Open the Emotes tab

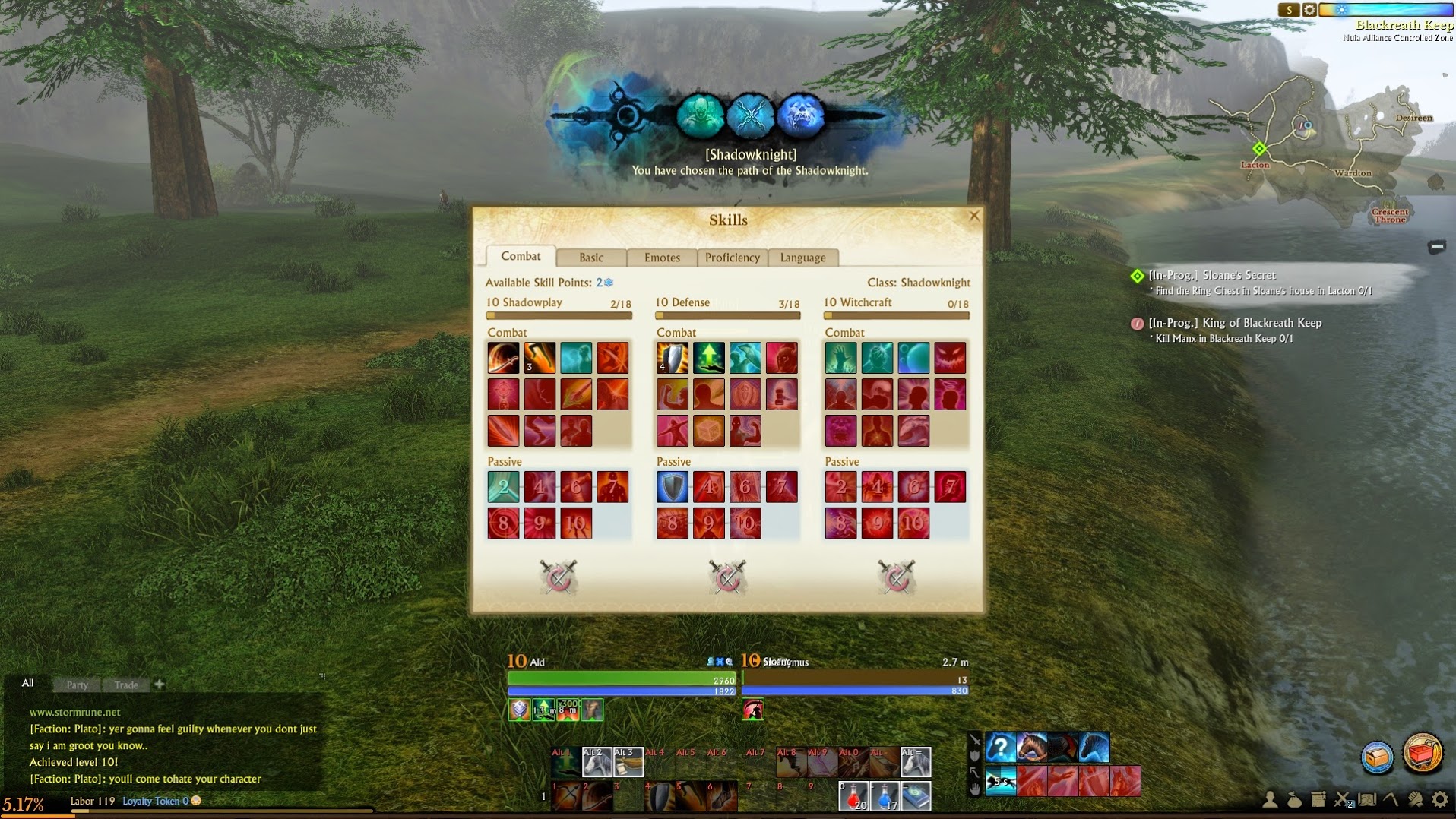click(x=662, y=258)
